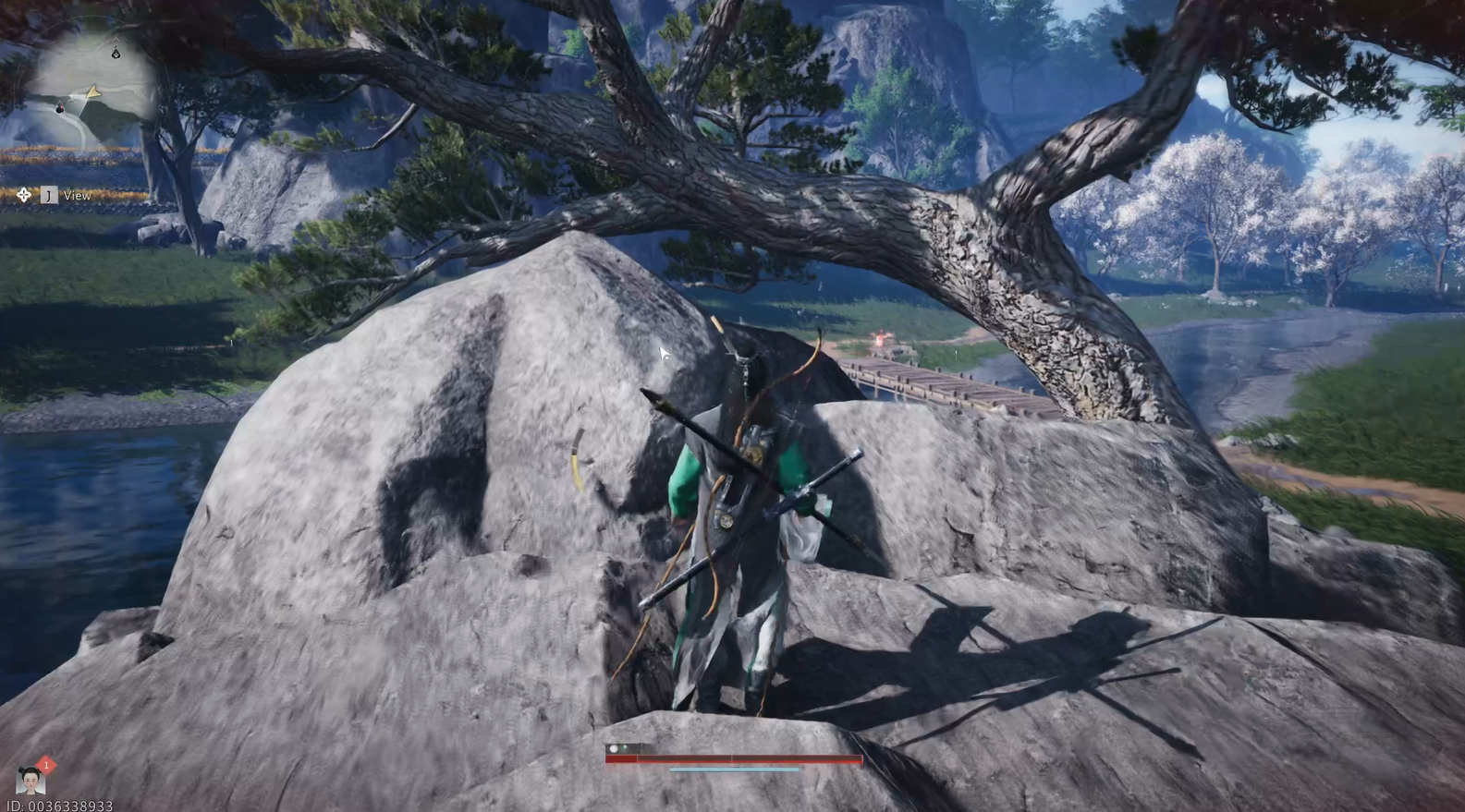Click the player avatar portrait

click(x=31, y=782)
